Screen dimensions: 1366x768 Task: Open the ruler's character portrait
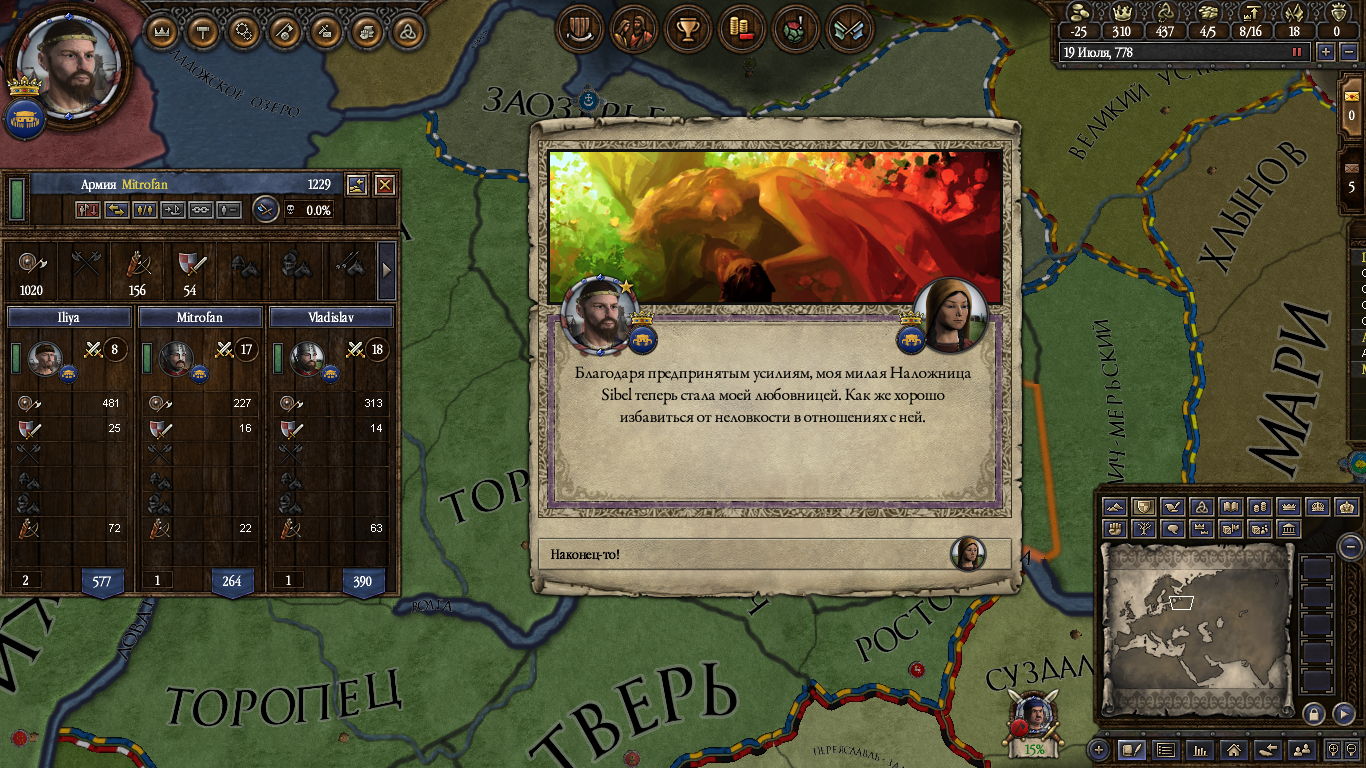tap(69, 63)
